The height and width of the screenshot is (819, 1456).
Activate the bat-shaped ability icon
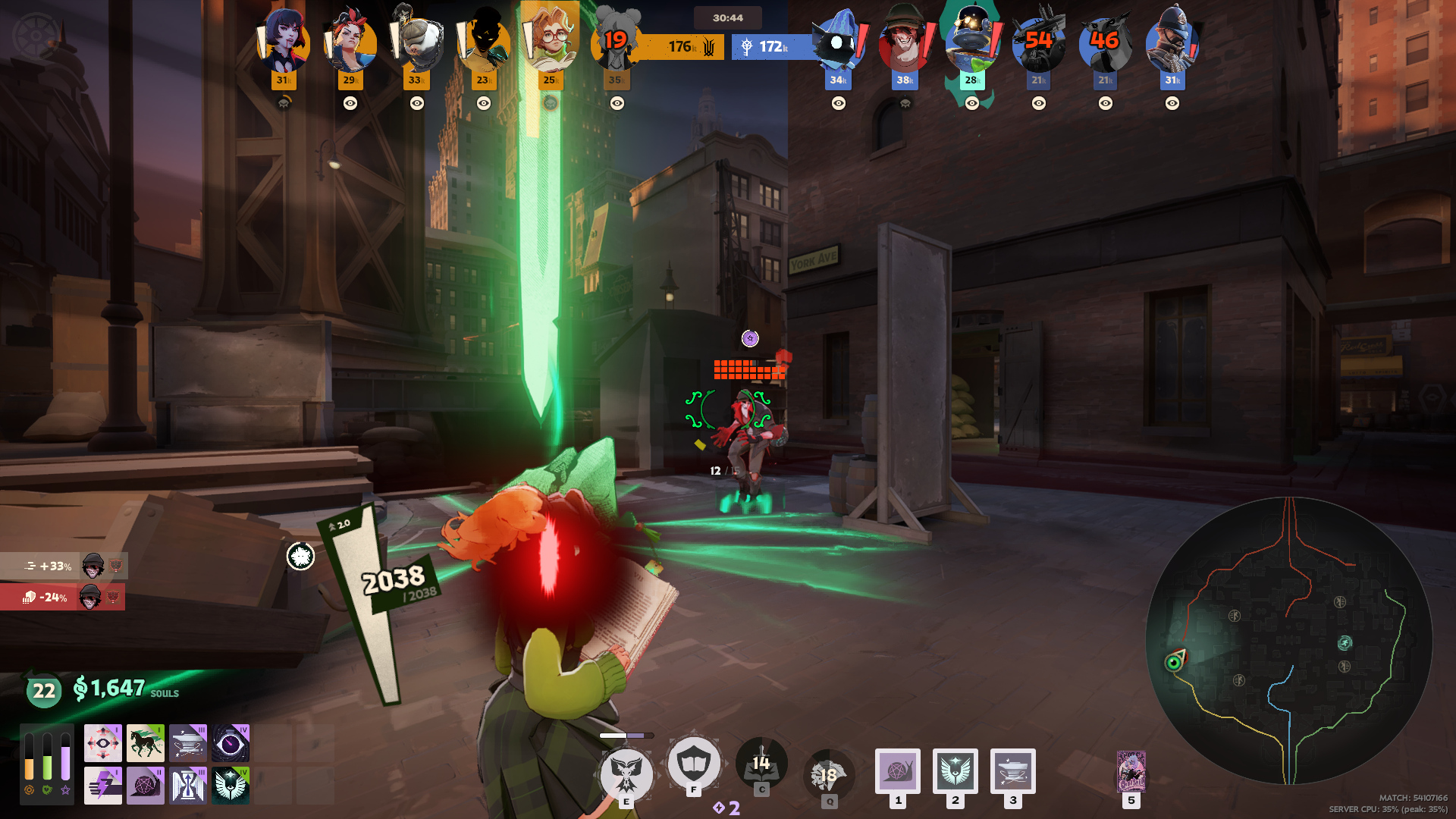click(626, 773)
